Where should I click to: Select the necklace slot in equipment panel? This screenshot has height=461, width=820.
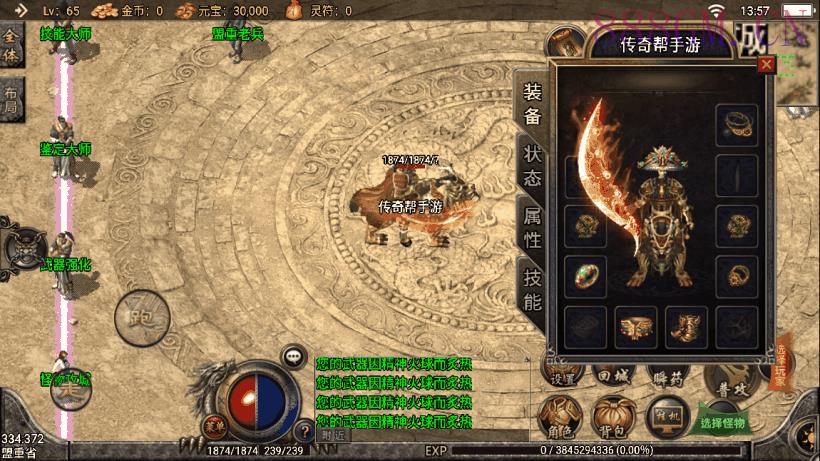738,124
